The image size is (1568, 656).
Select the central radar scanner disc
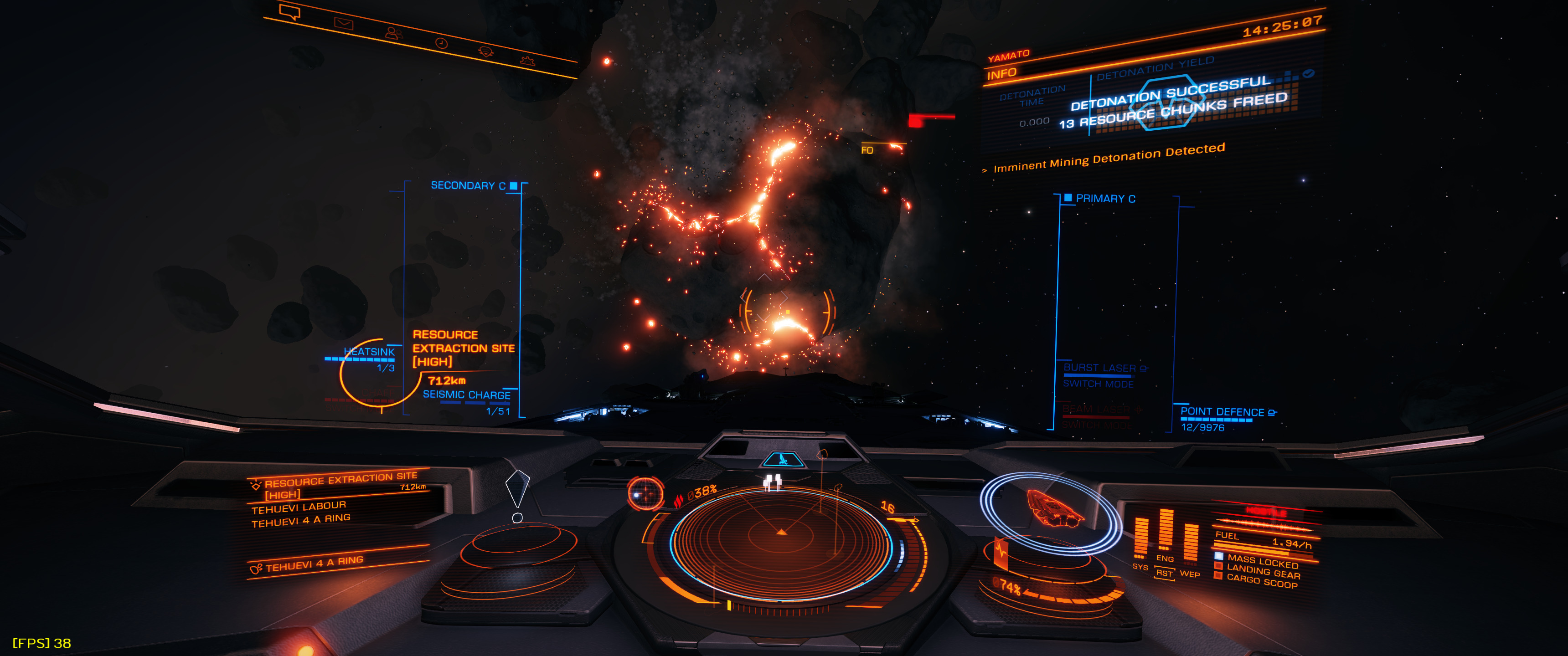click(782, 536)
